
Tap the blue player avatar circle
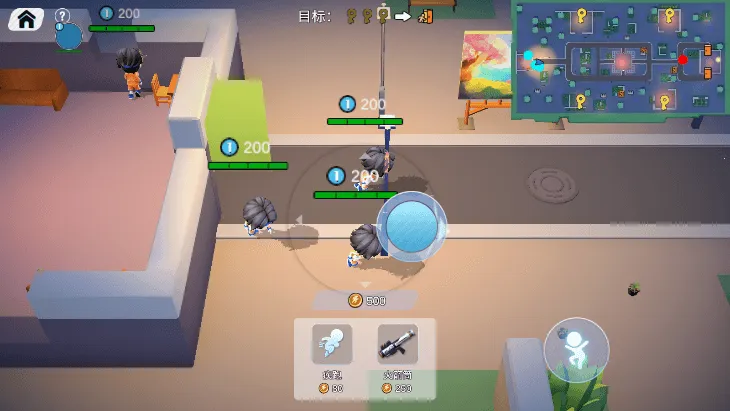tap(68, 37)
